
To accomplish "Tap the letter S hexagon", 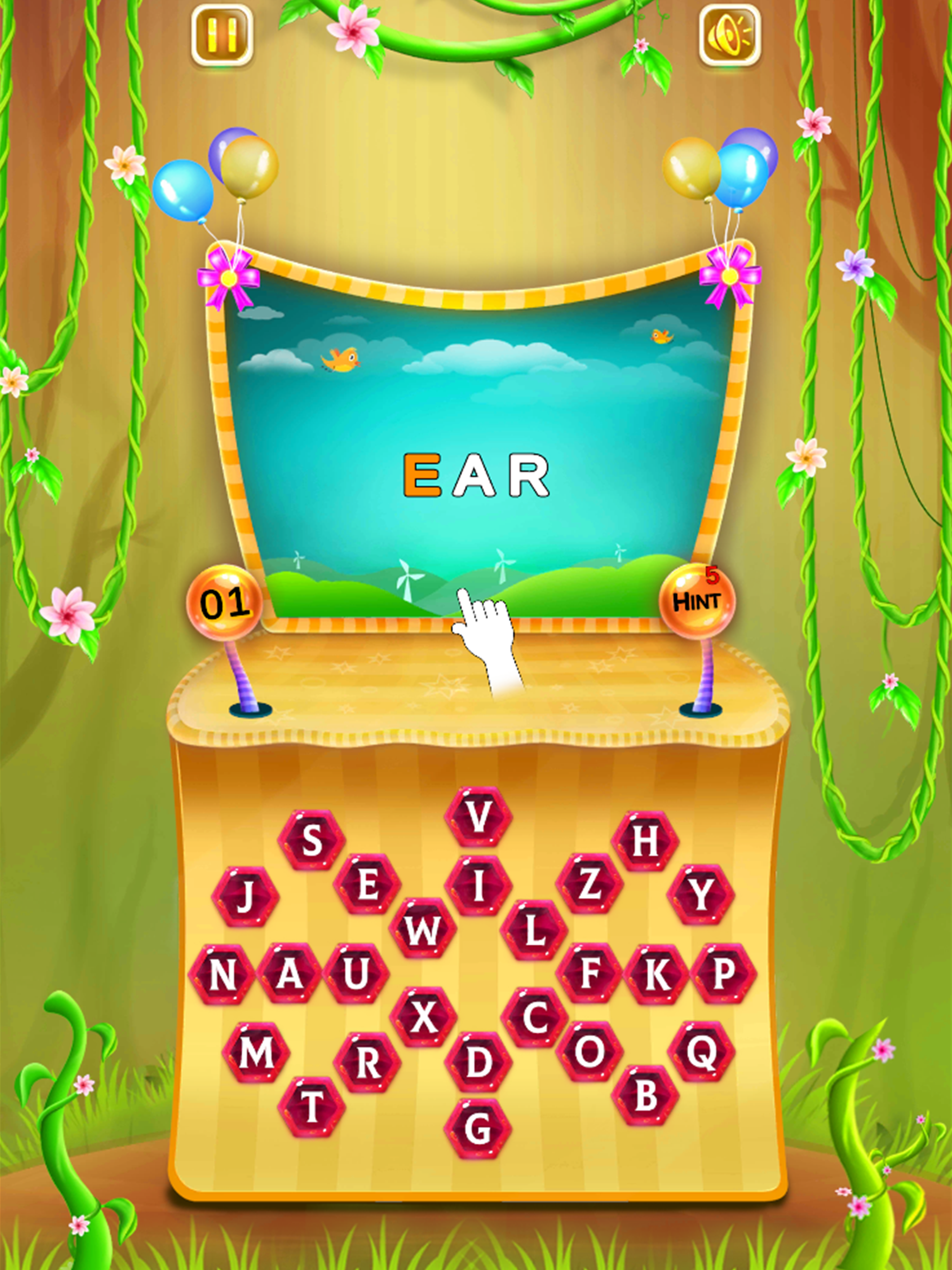I will pyautogui.click(x=311, y=840).
